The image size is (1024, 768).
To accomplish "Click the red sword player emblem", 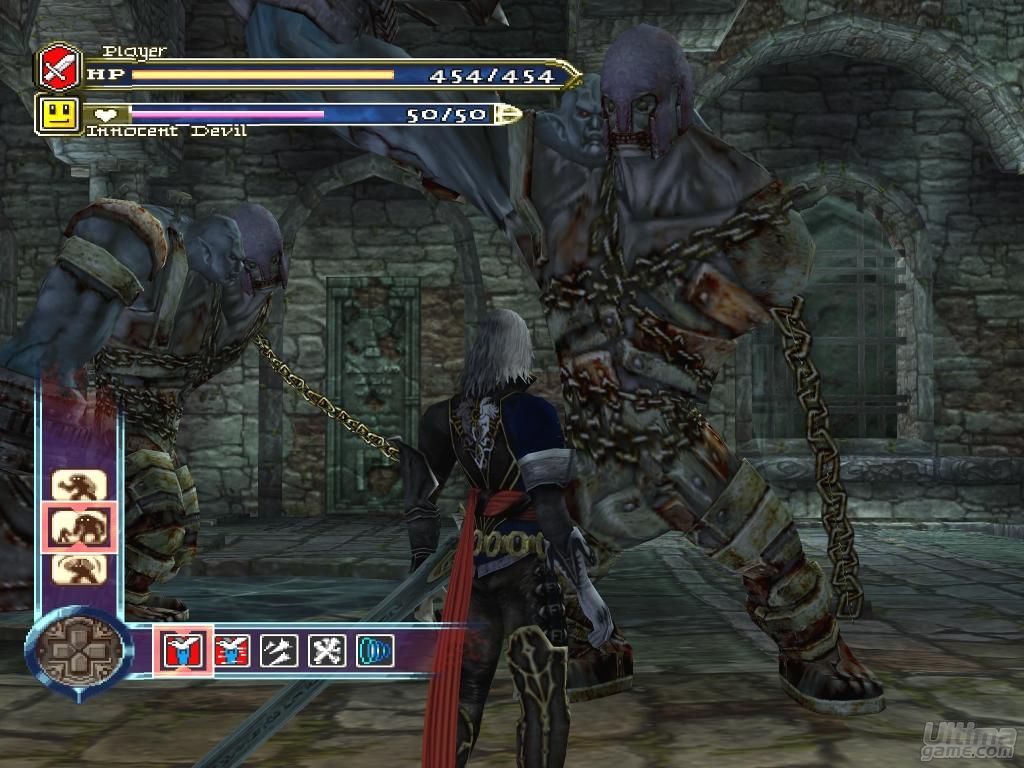I will coord(59,68).
